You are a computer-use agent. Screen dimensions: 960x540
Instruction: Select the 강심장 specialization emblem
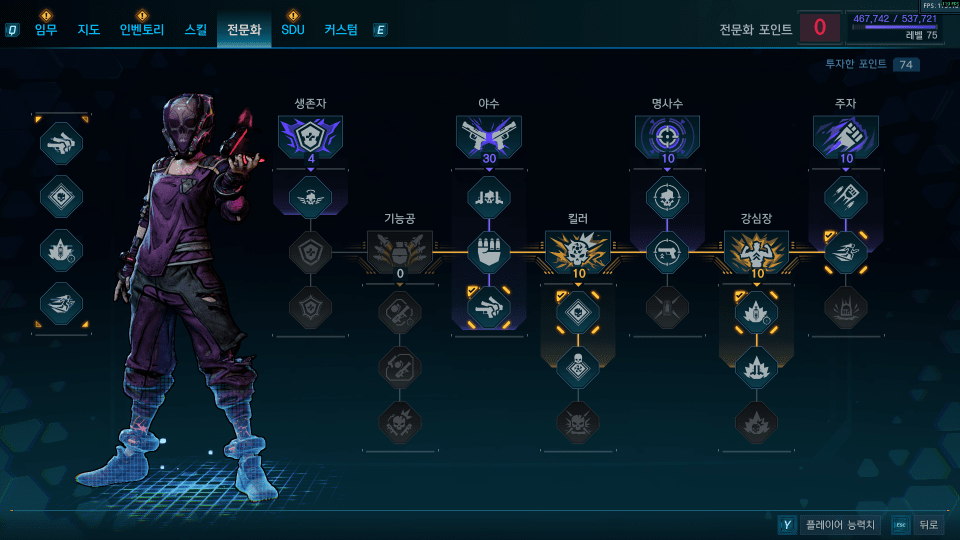point(756,251)
